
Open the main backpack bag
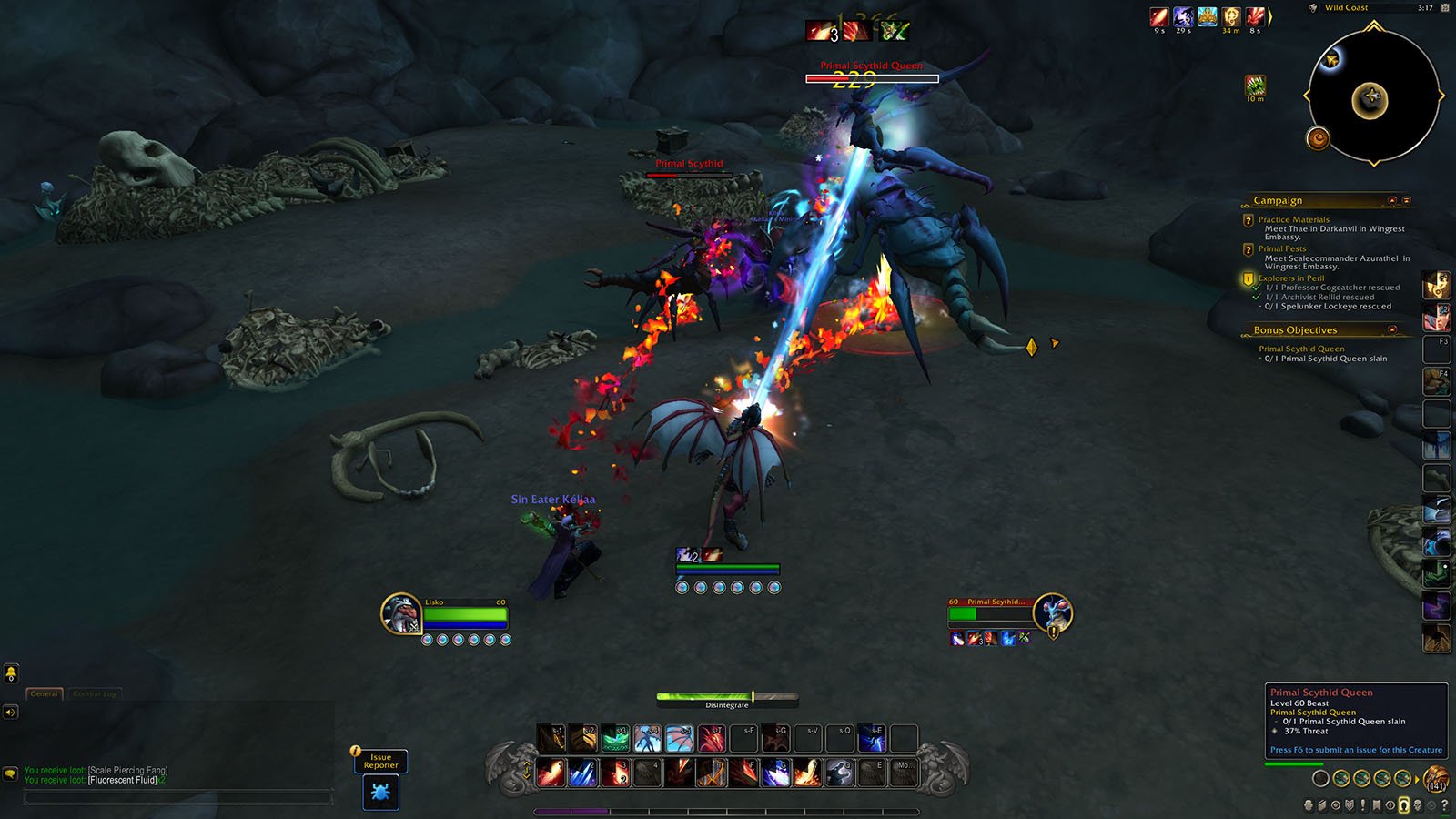(1436, 779)
